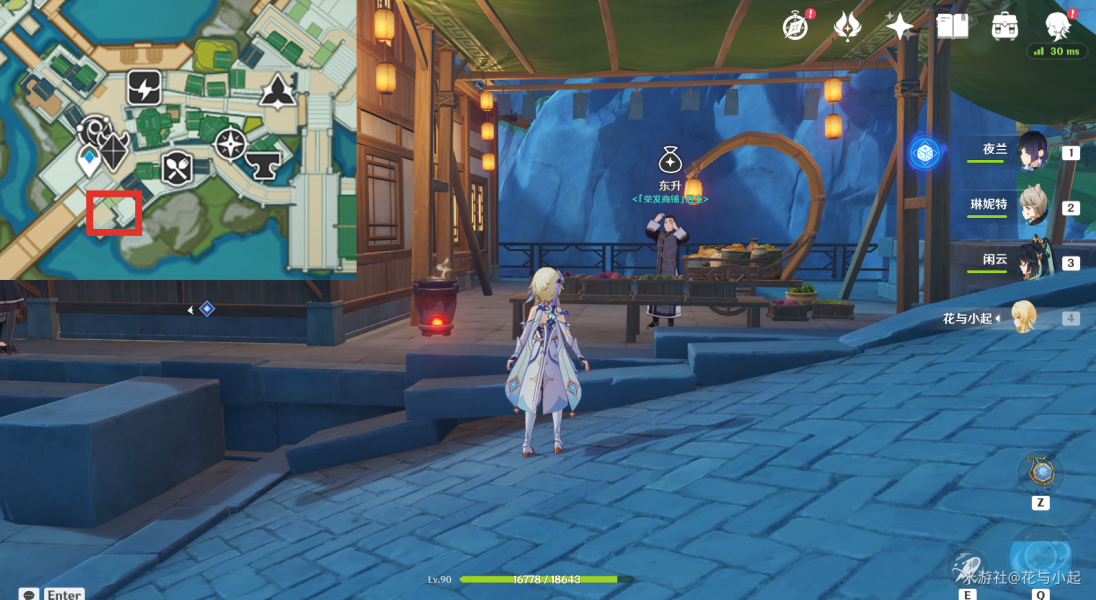Click the blue dice floating icon
Image resolution: width=1096 pixels, height=600 pixels.
pyautogui.click(x=925, y=153)
